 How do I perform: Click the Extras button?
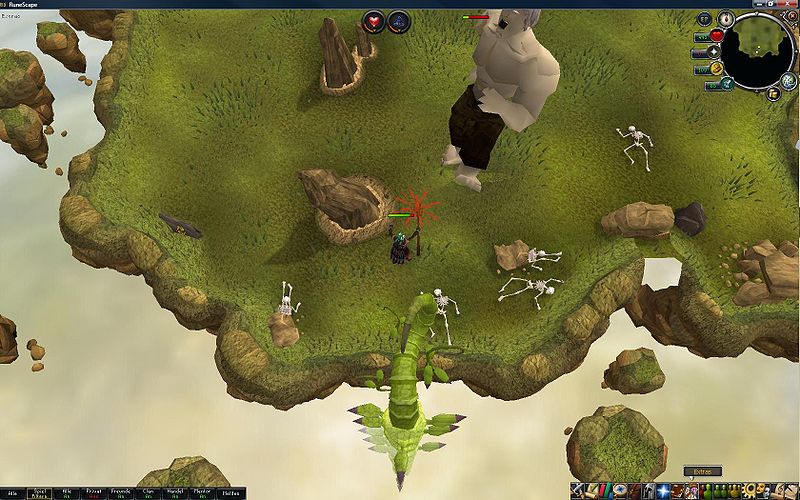pos(702,471)
